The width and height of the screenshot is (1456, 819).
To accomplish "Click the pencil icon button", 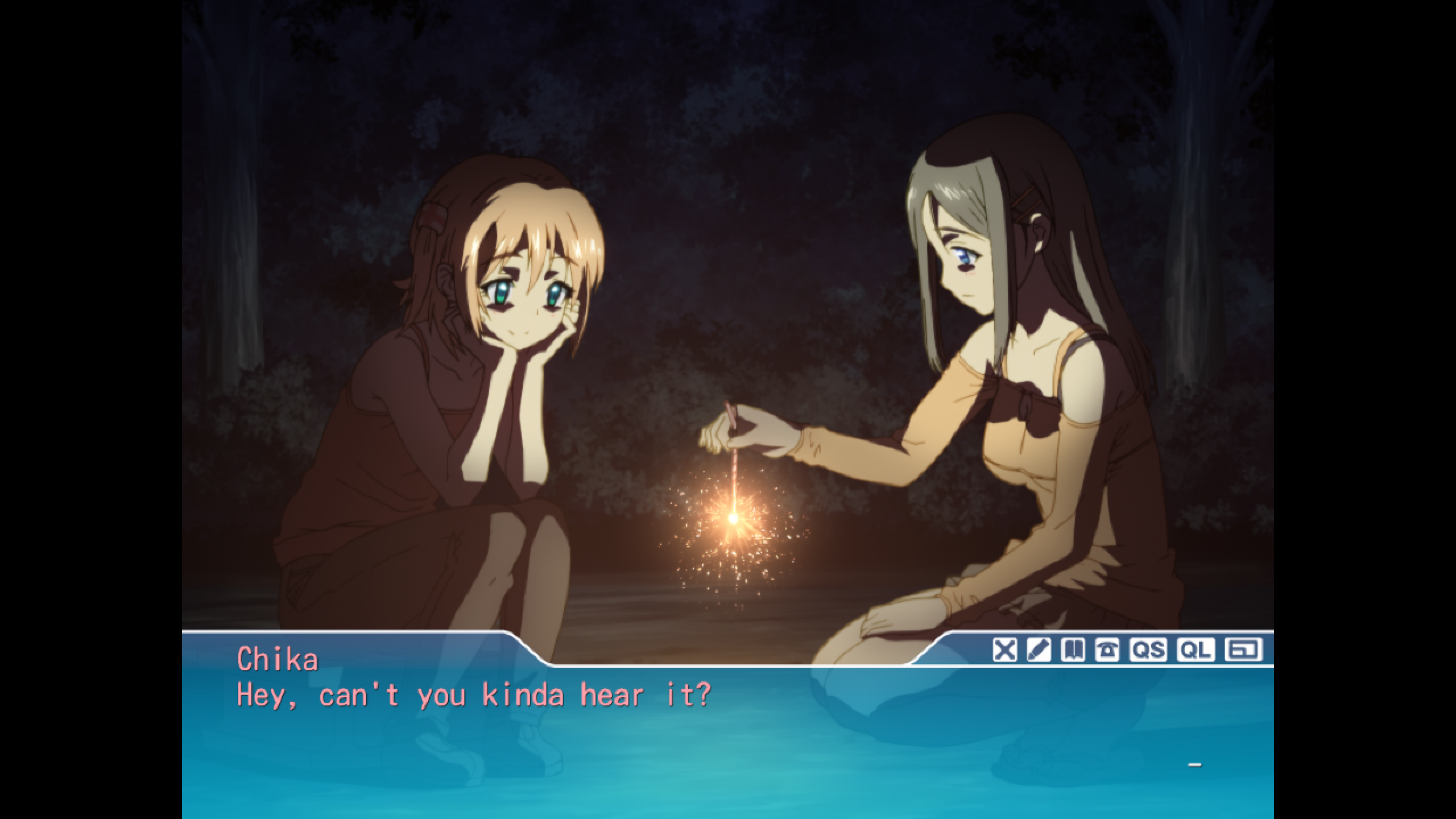I will [1038, 650].
